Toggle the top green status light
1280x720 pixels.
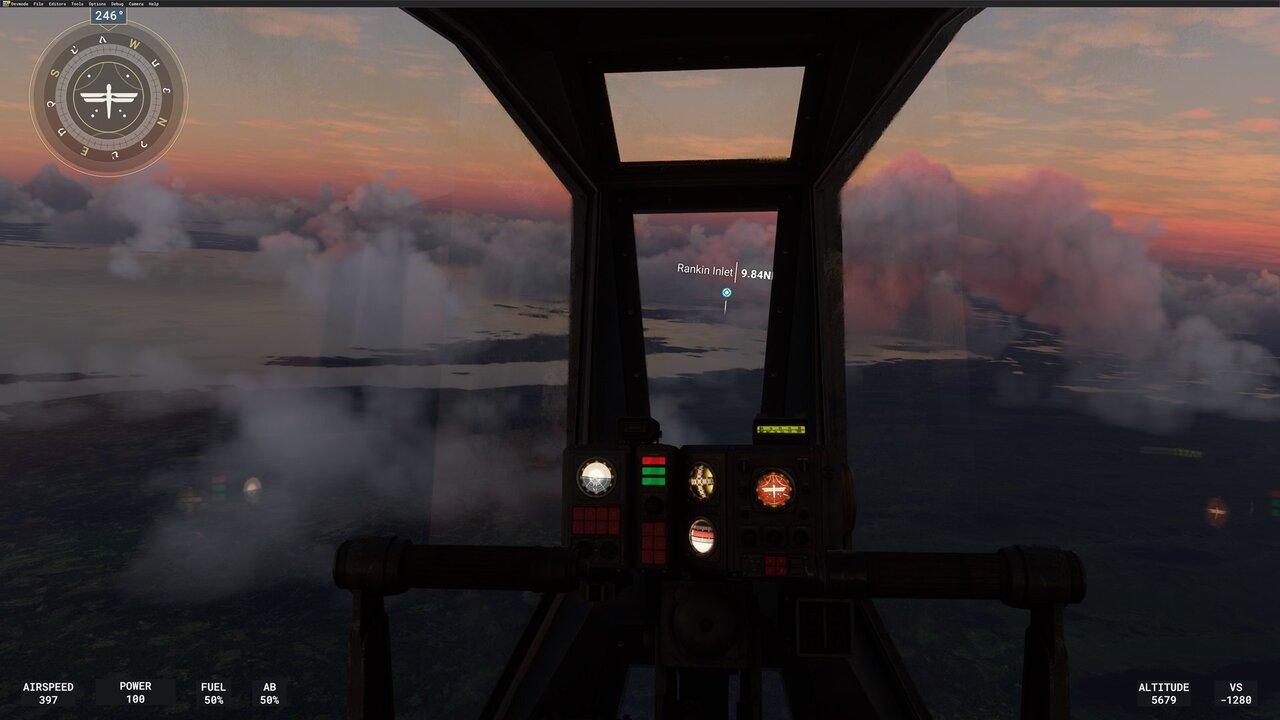653,470
